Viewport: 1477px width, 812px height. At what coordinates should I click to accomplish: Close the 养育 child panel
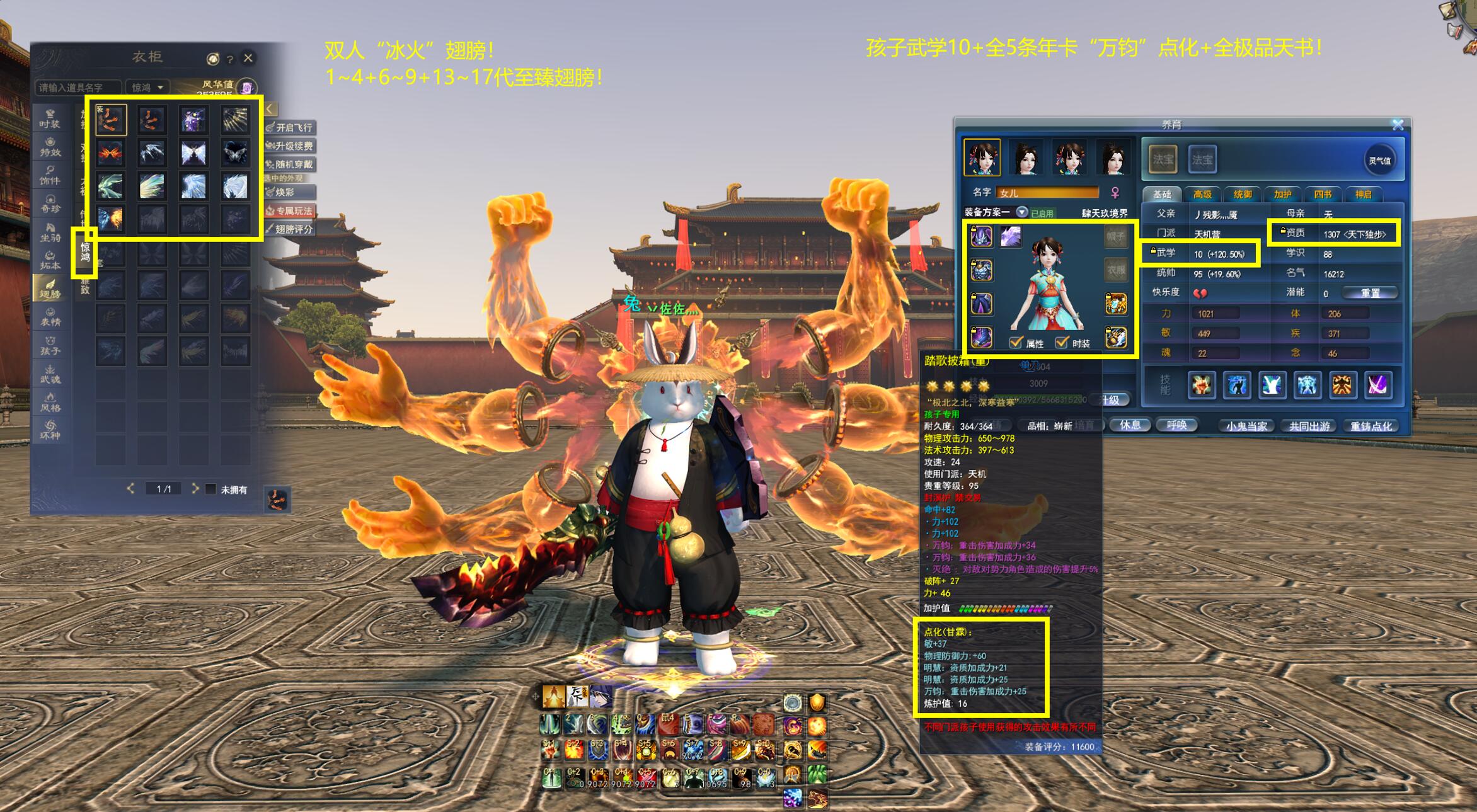coord(1398,124)
